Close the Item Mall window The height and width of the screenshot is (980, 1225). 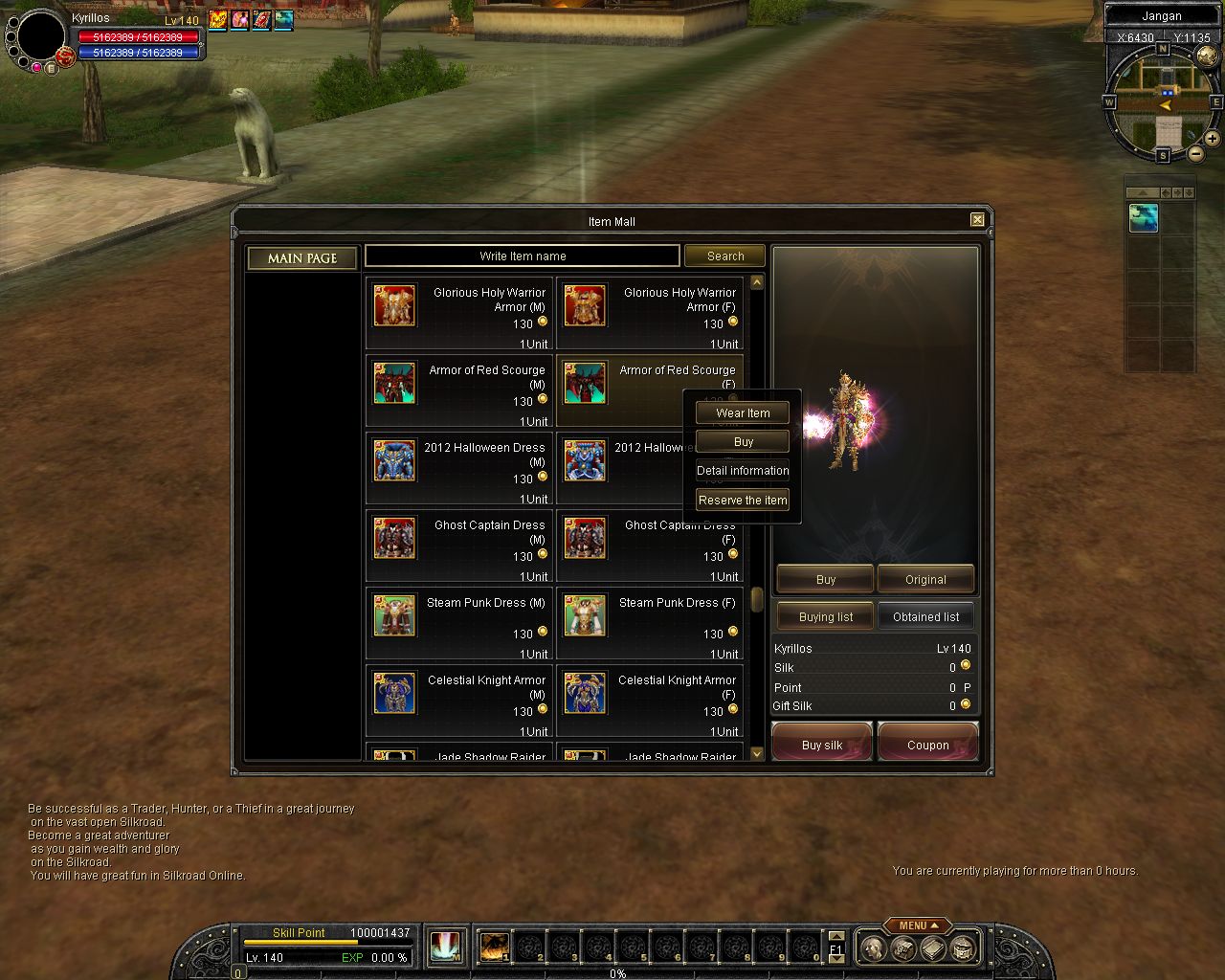(977, 219)
